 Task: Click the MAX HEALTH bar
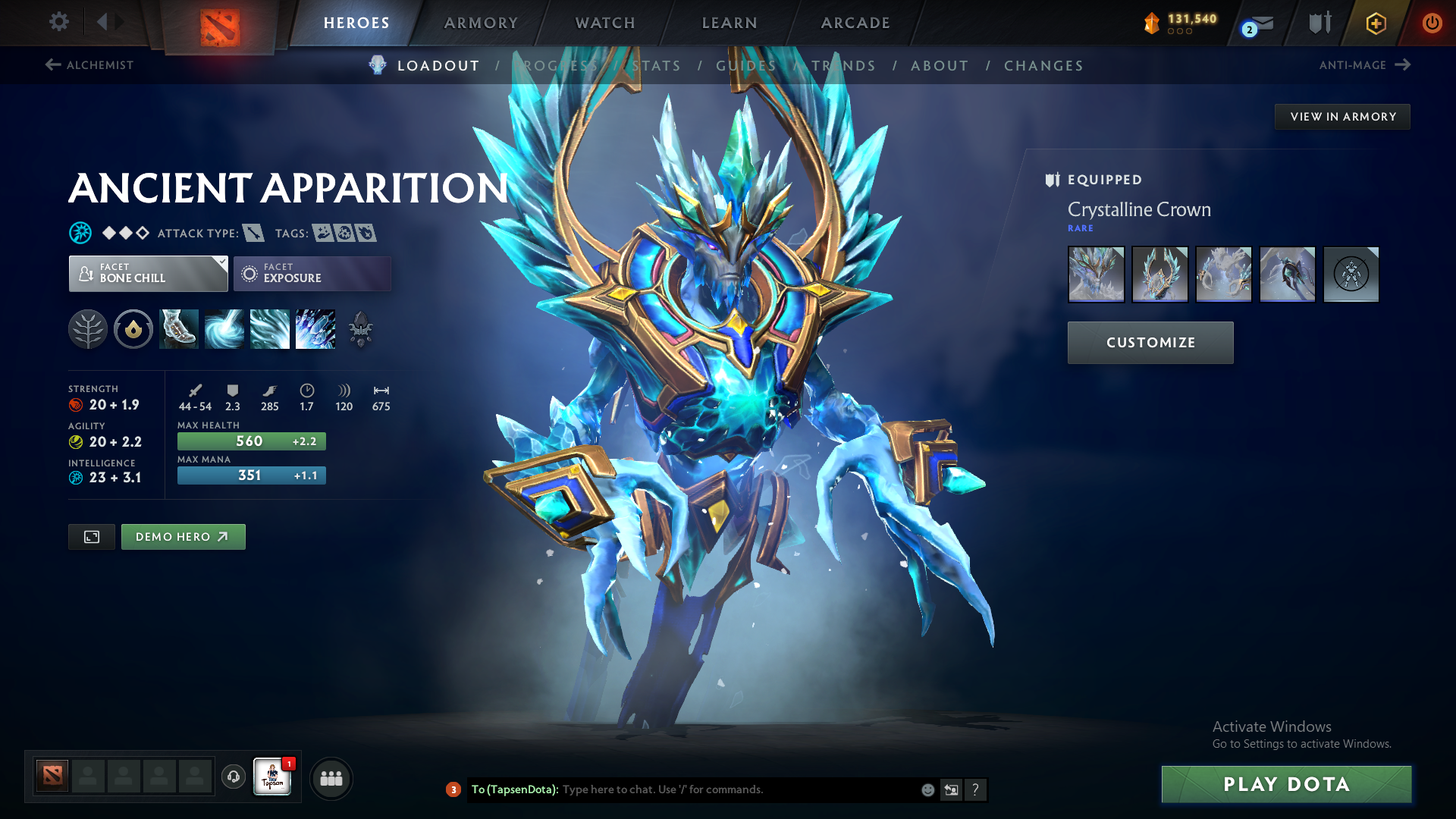click(x=251, y=441)
